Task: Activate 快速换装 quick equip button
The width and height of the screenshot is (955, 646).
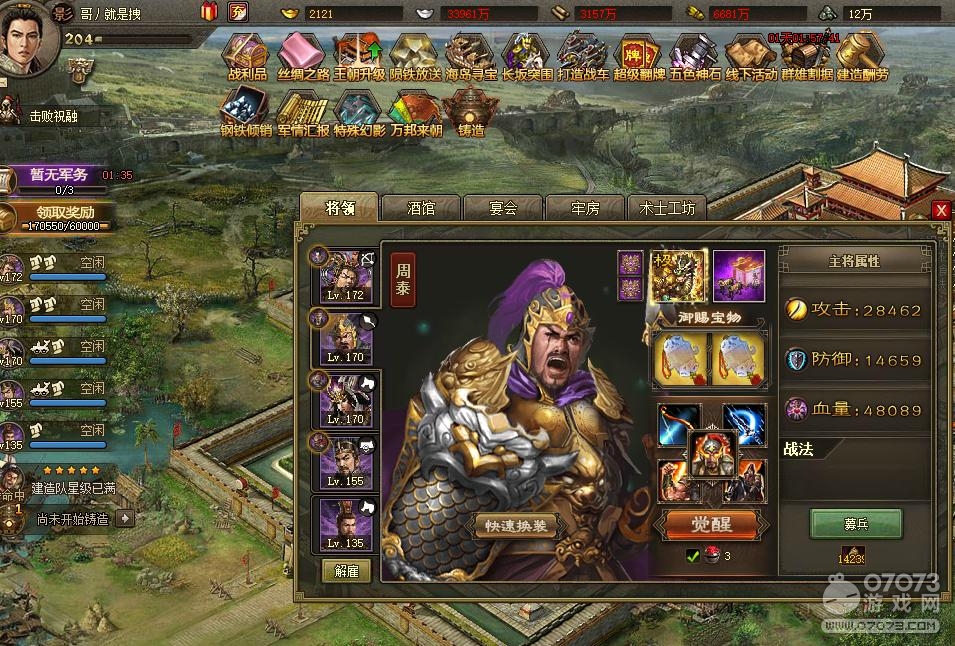Action: click(x=517, y=527)
